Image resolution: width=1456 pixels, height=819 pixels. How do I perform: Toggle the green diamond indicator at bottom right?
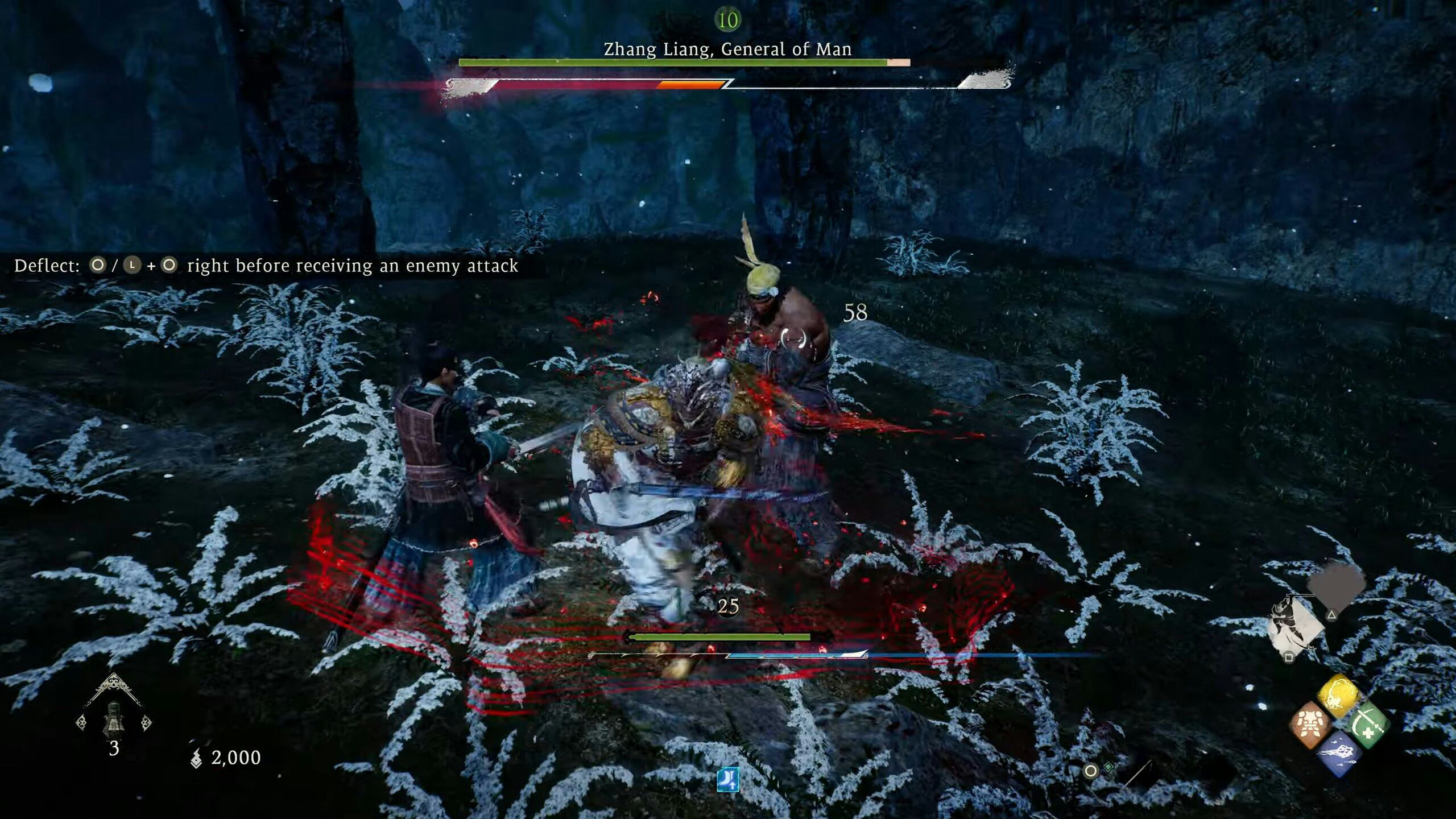(x=1109, y=767)
